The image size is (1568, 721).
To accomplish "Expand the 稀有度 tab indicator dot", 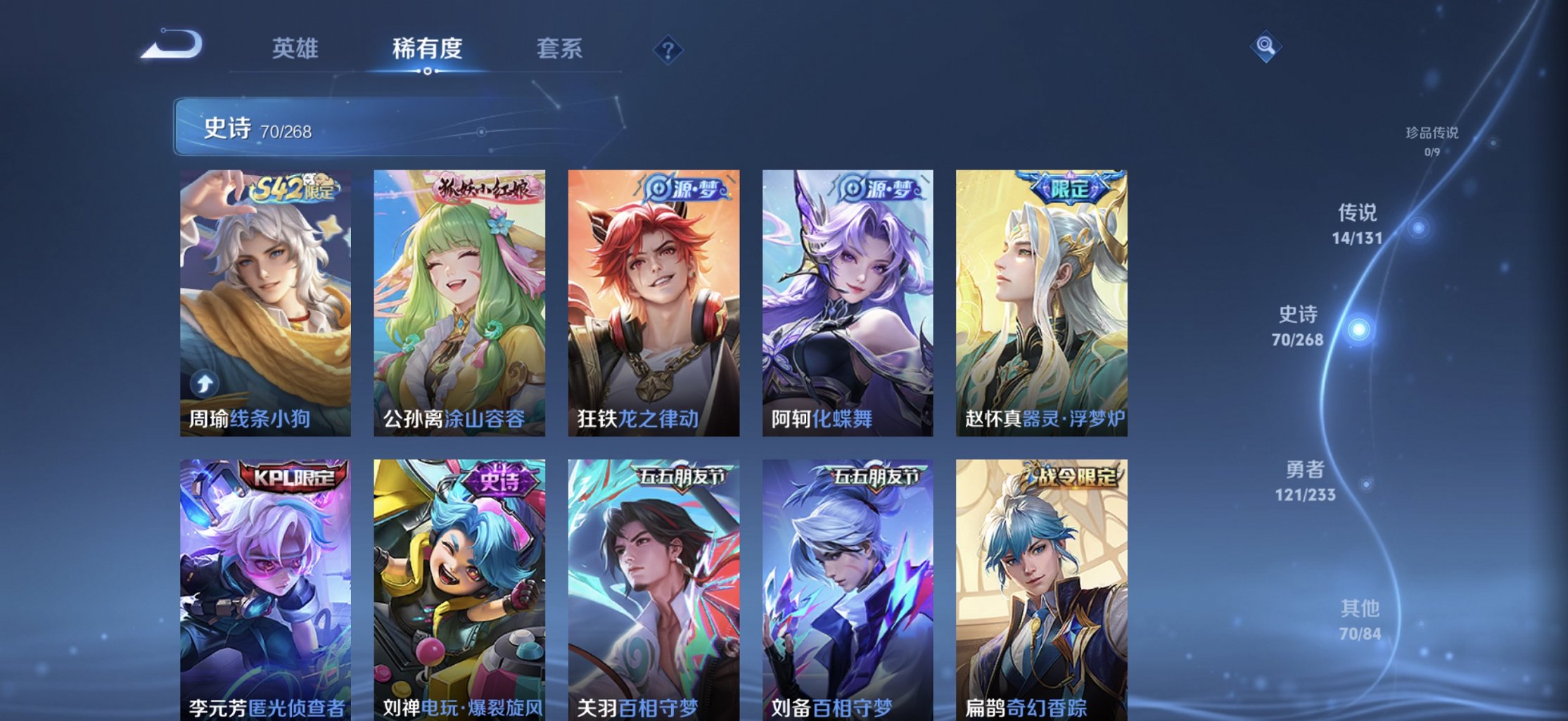I will point(428,71).
